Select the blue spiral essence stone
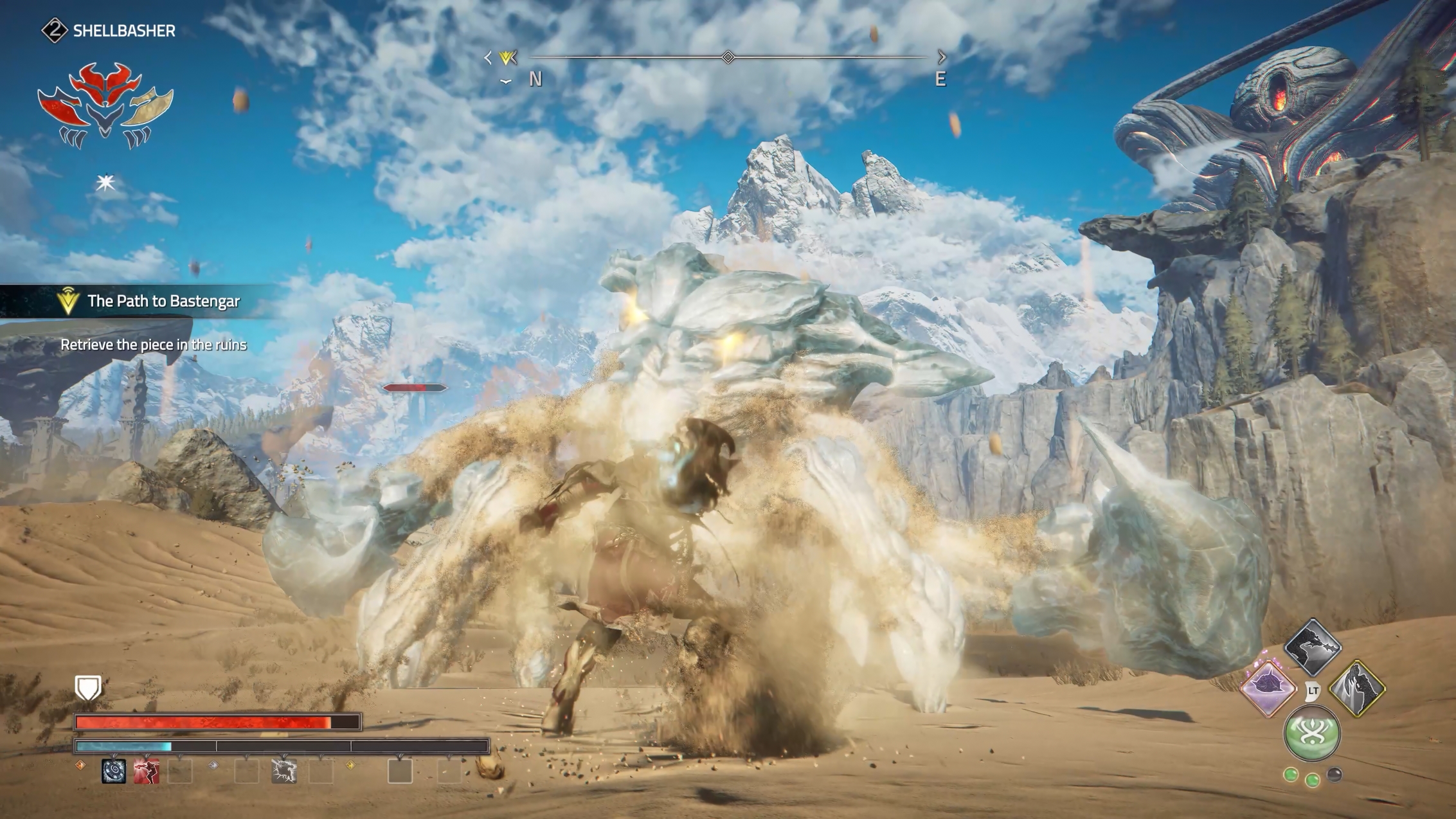Screen dimensions: 1456x819 114,773
